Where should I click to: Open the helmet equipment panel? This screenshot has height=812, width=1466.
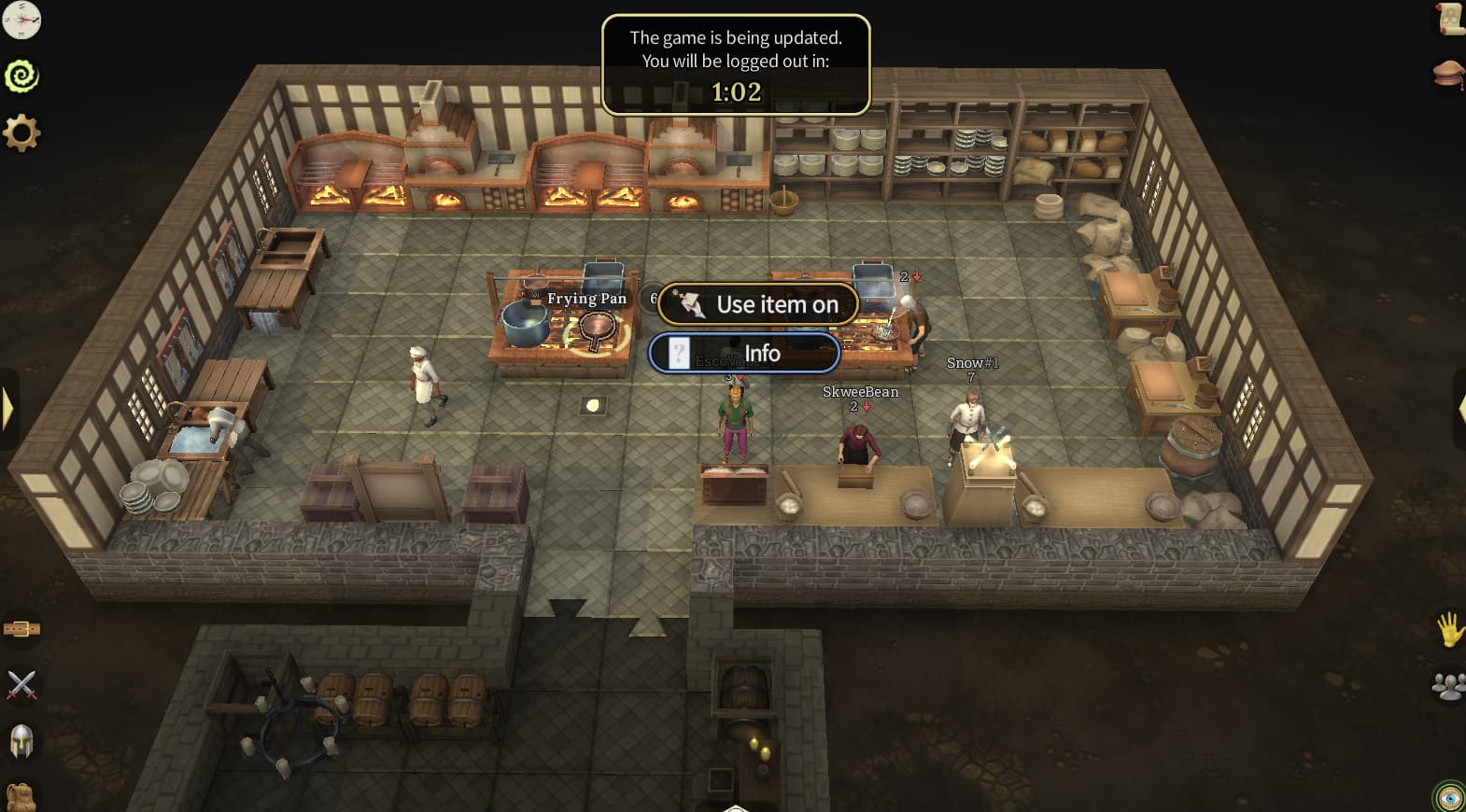coord(21,742)
